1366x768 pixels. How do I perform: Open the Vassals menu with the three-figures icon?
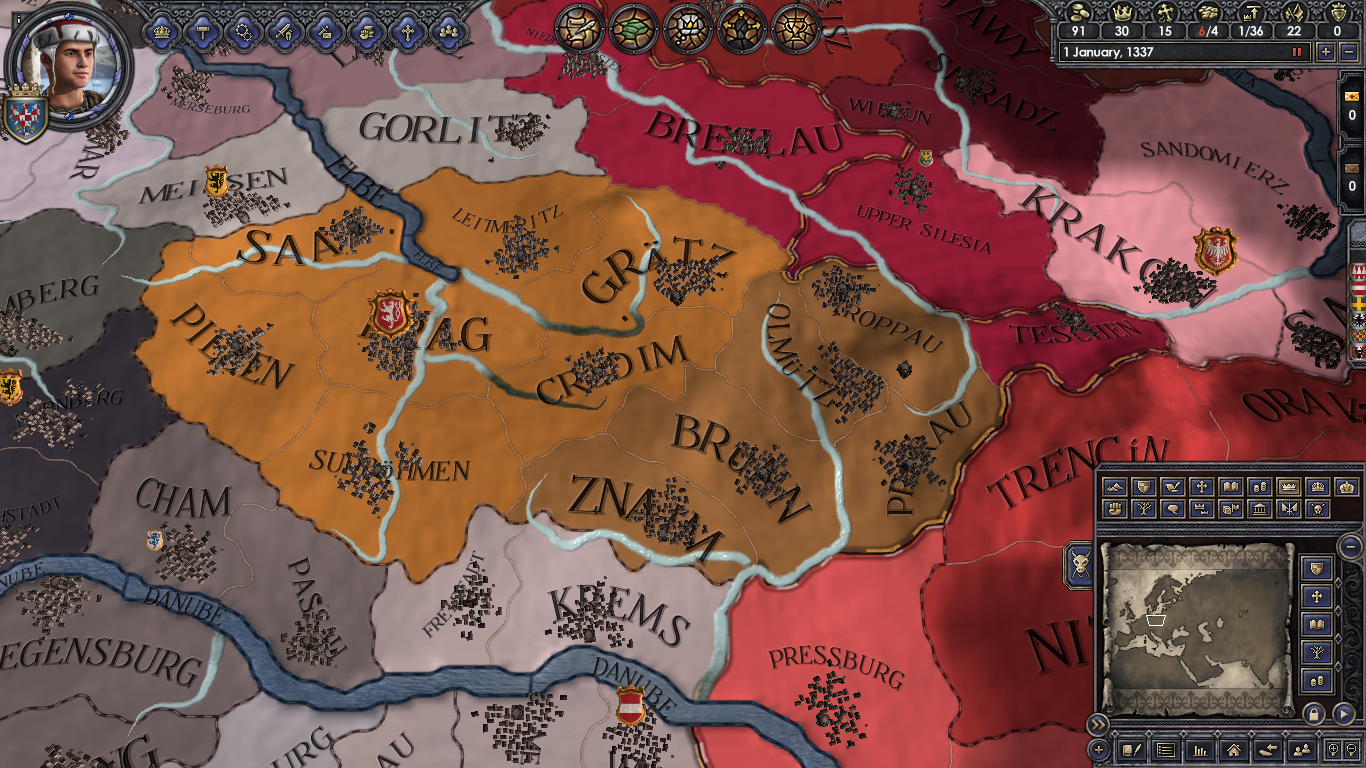(x=449, y=32)
